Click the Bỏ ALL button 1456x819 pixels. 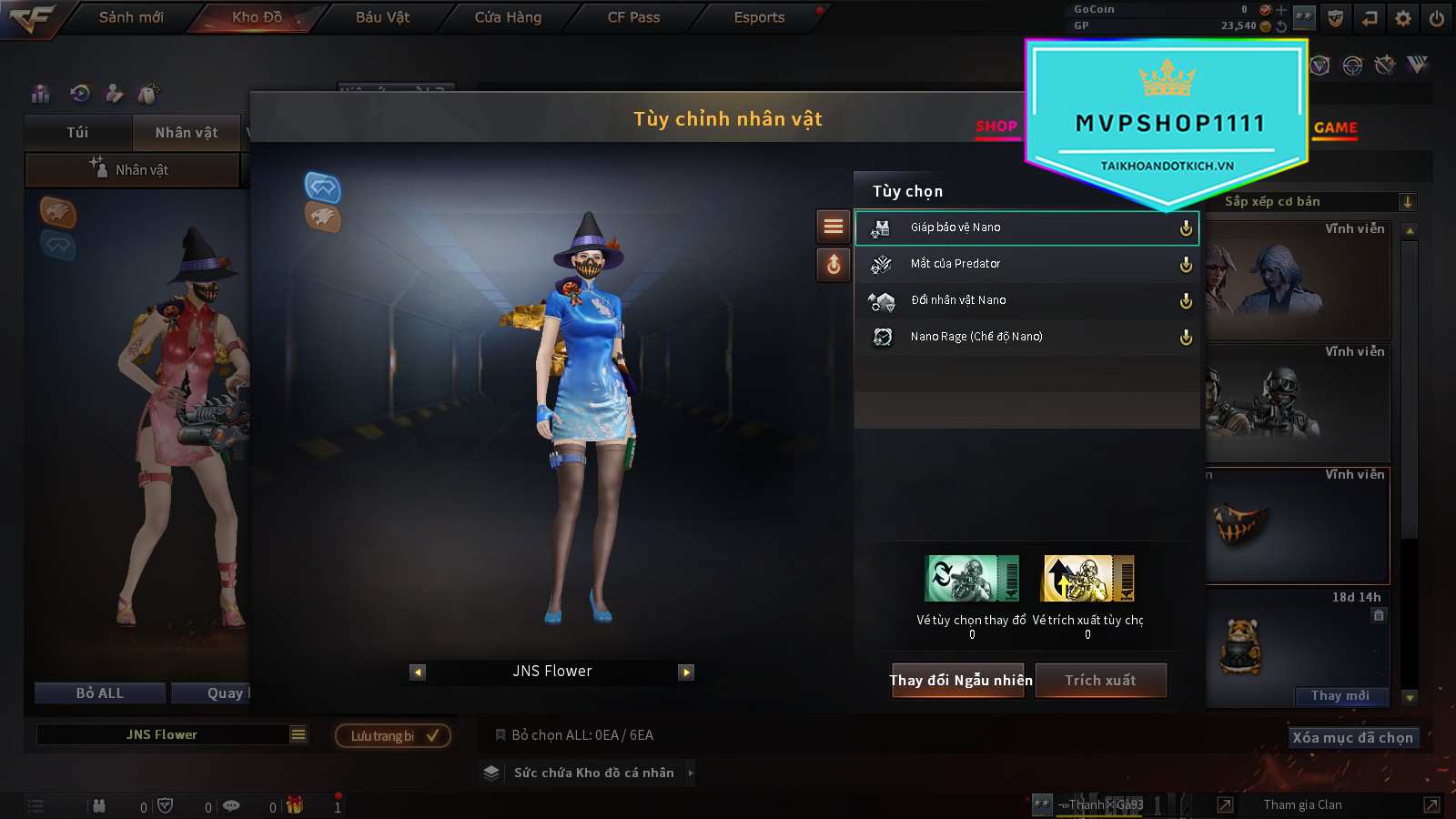coord(100,693)
